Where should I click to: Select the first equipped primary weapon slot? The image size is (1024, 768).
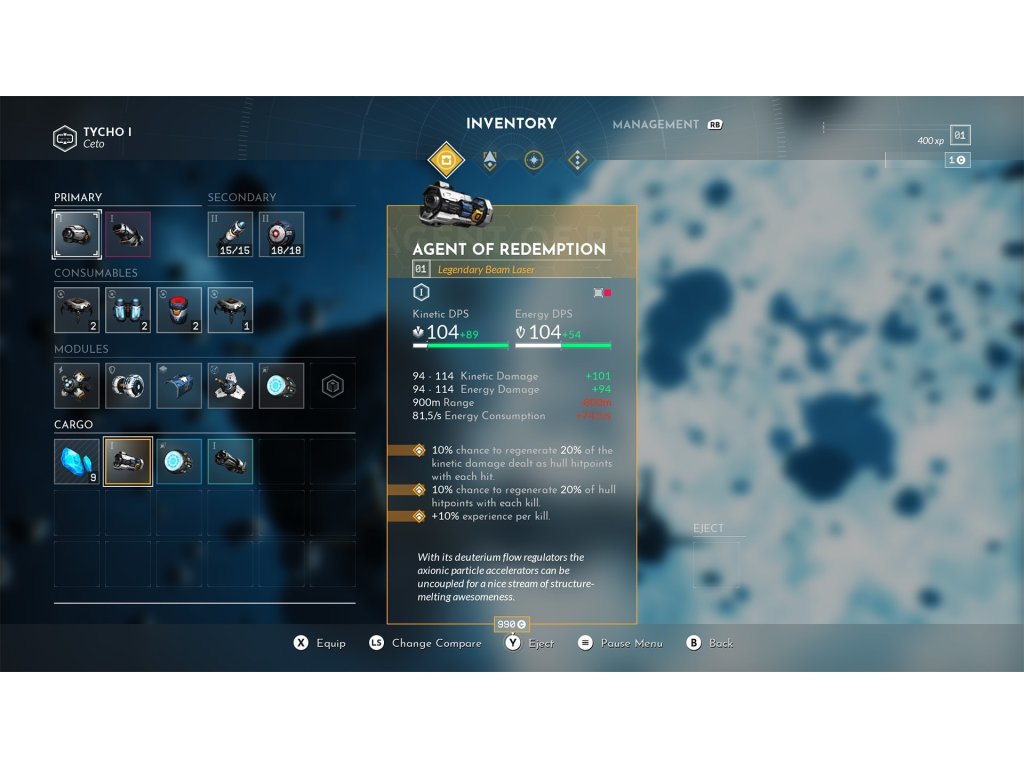point(77,234)
